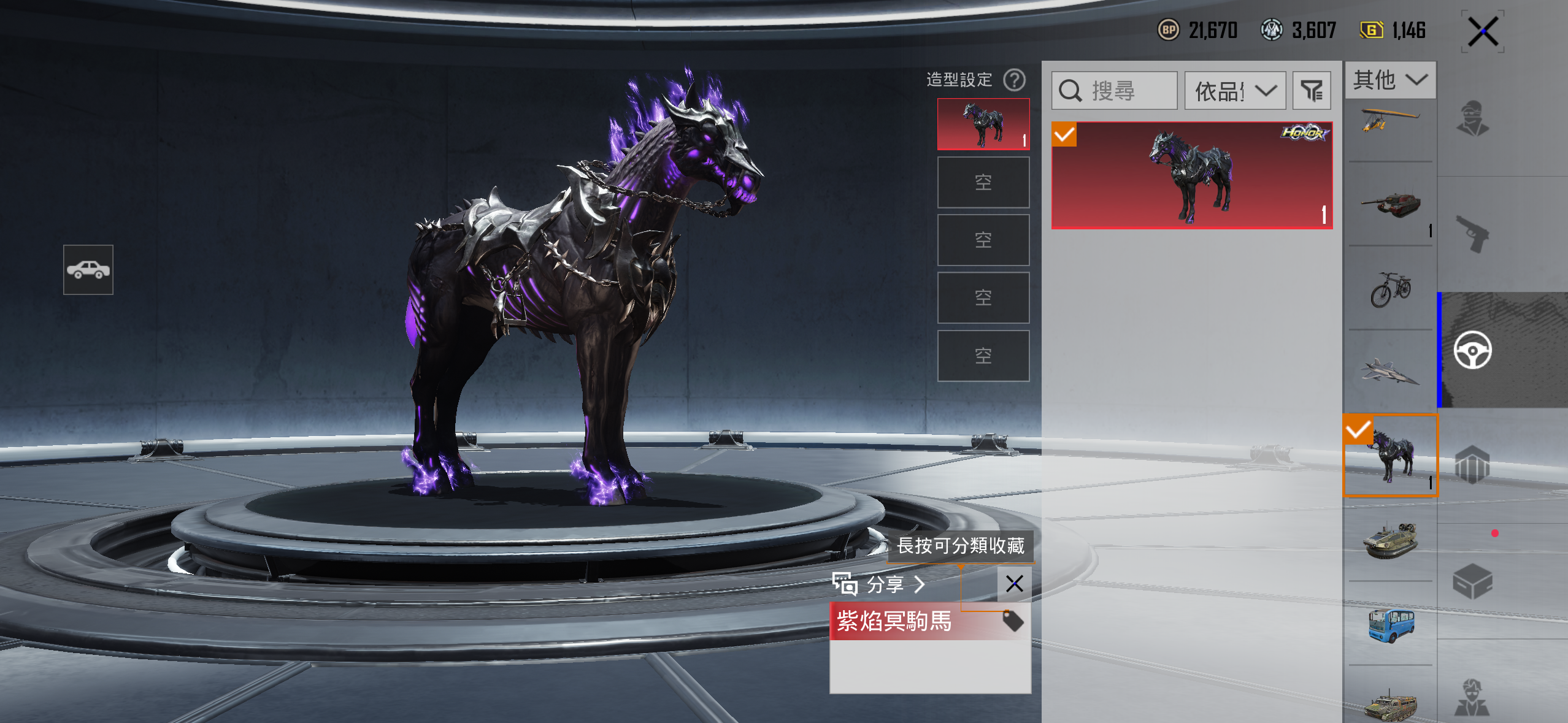Viewport: 1568px width, 723px height.
Task: Switch to the steering wheel vehicles tab
Action: click(1472, 350)
